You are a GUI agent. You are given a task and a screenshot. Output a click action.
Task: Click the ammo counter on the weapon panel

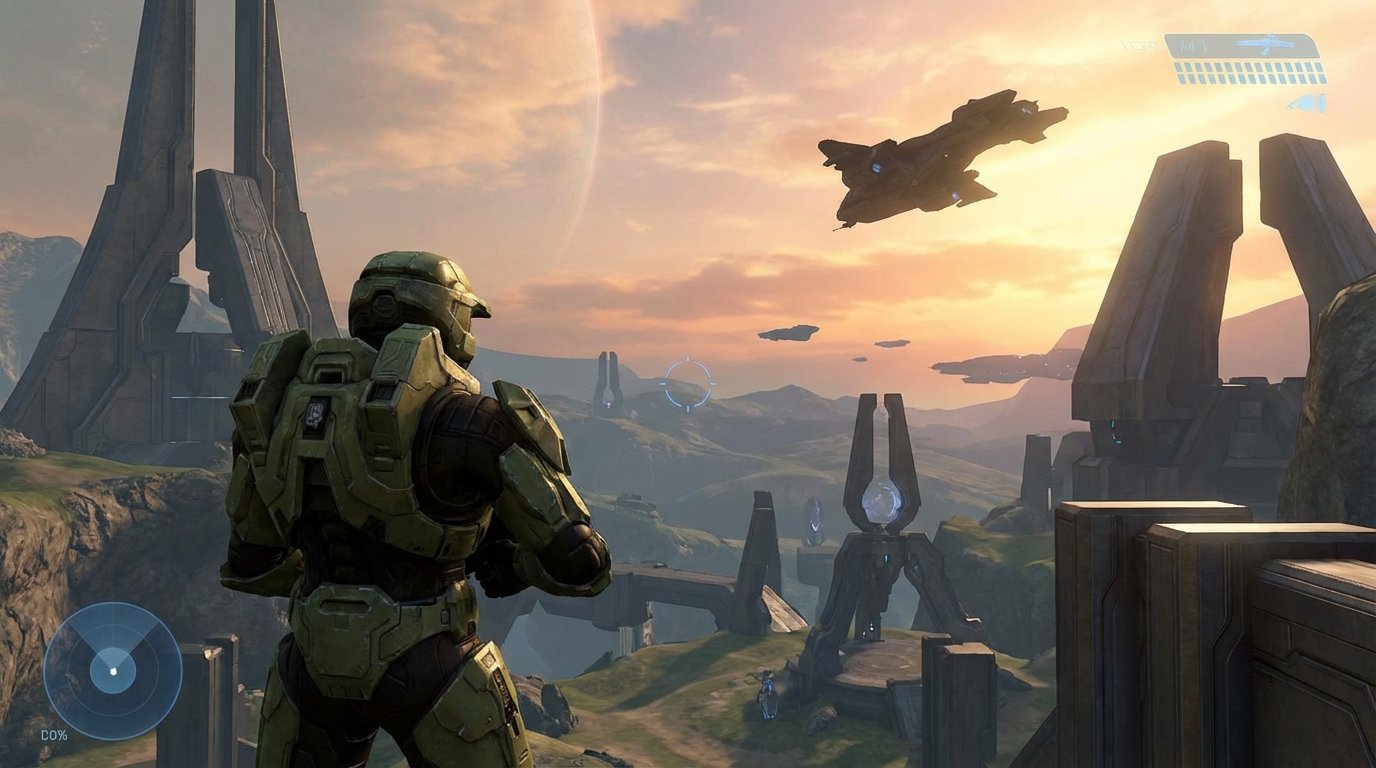coord(1192,46)
